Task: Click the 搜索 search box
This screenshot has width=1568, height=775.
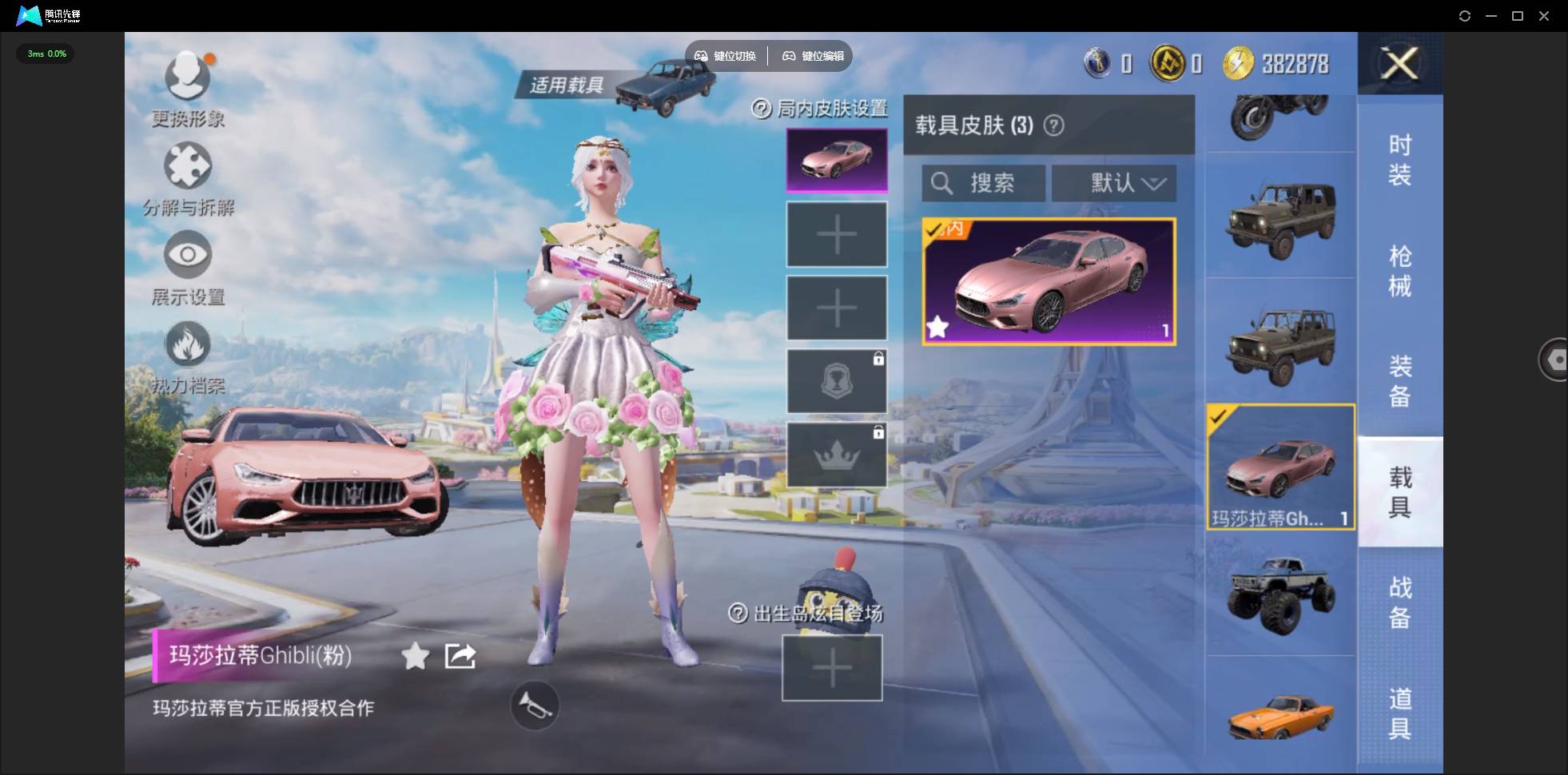Action: coord(984,183)
